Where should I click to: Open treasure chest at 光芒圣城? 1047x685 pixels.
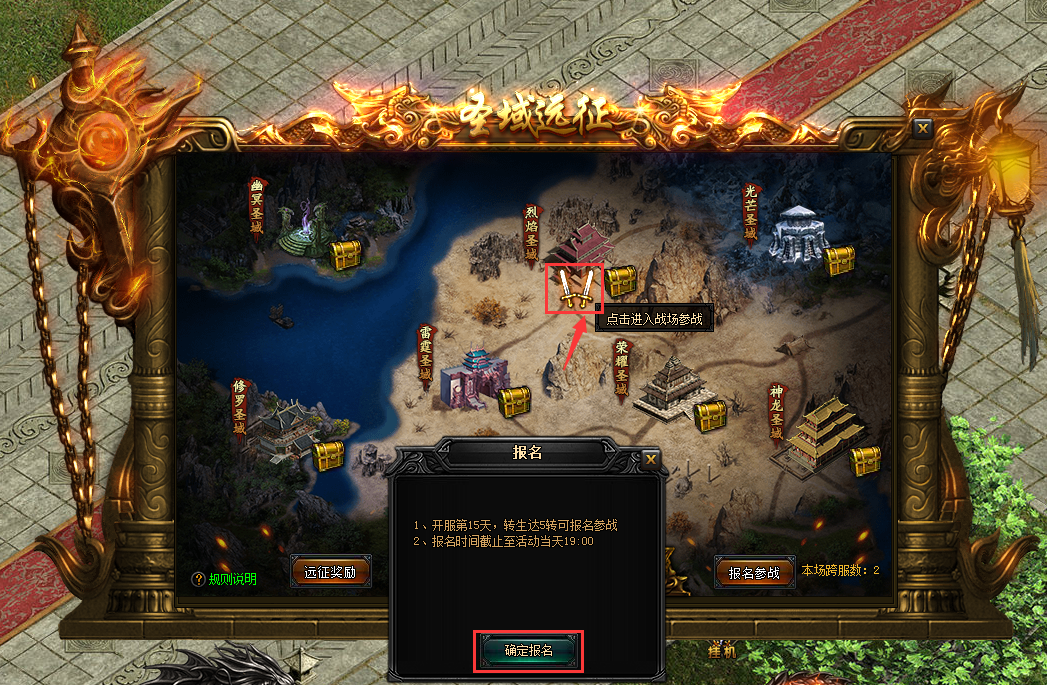click(x=839, y=261)
